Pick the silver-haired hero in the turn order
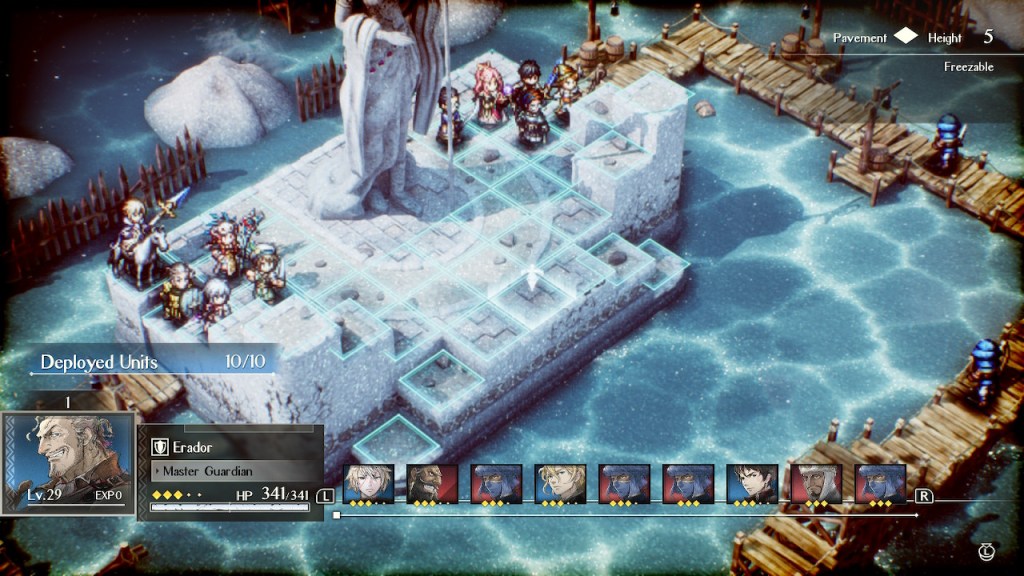Screen dimensions: 1024x576 (368, 484)
